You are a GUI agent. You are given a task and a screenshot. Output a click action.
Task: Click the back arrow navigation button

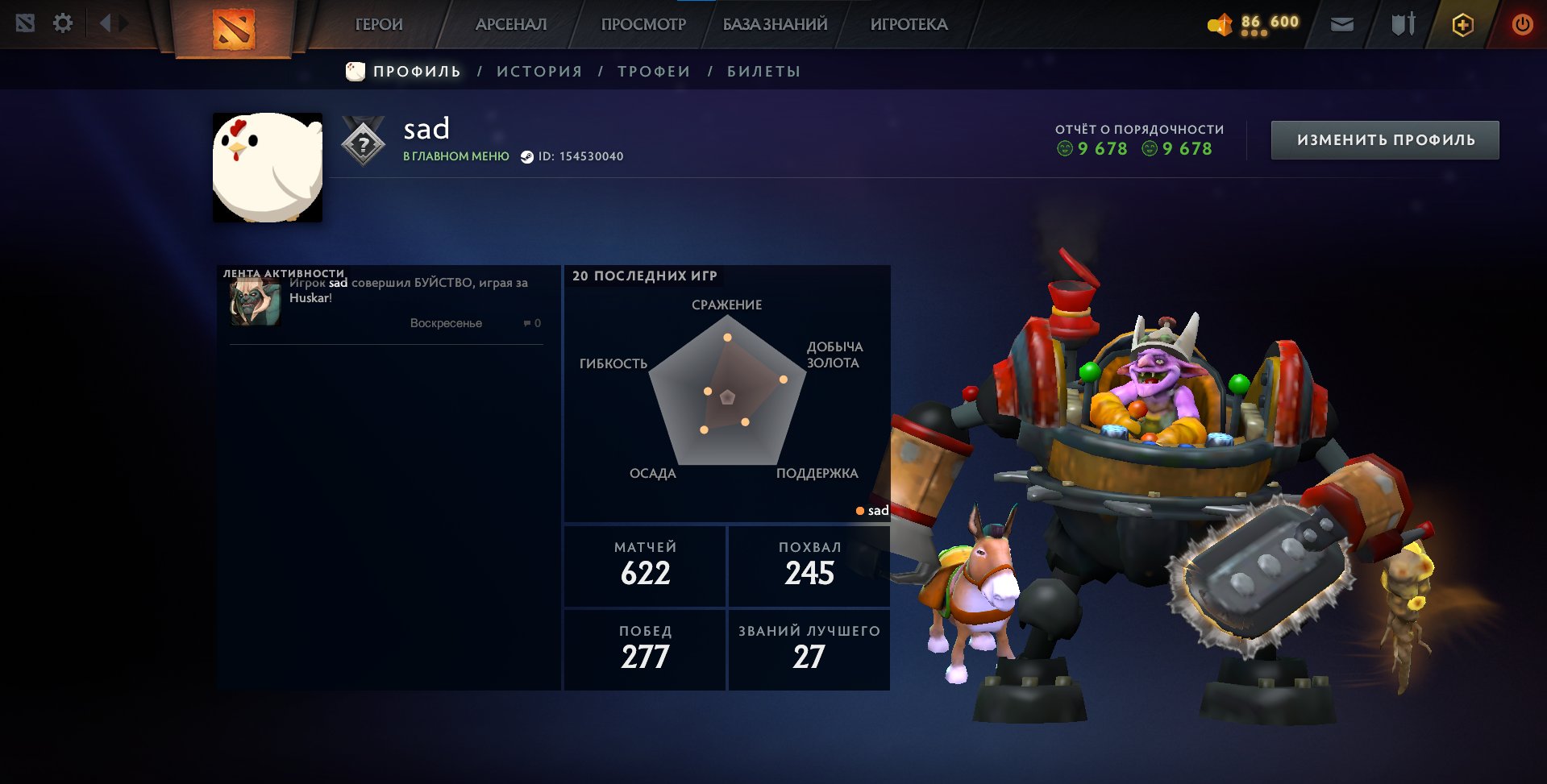pyautogui.click(x=105, y=23)
